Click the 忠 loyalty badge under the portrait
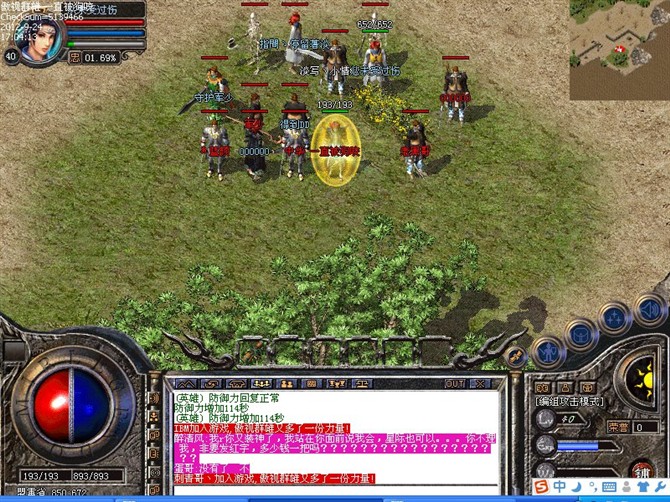 coord(75,57)
